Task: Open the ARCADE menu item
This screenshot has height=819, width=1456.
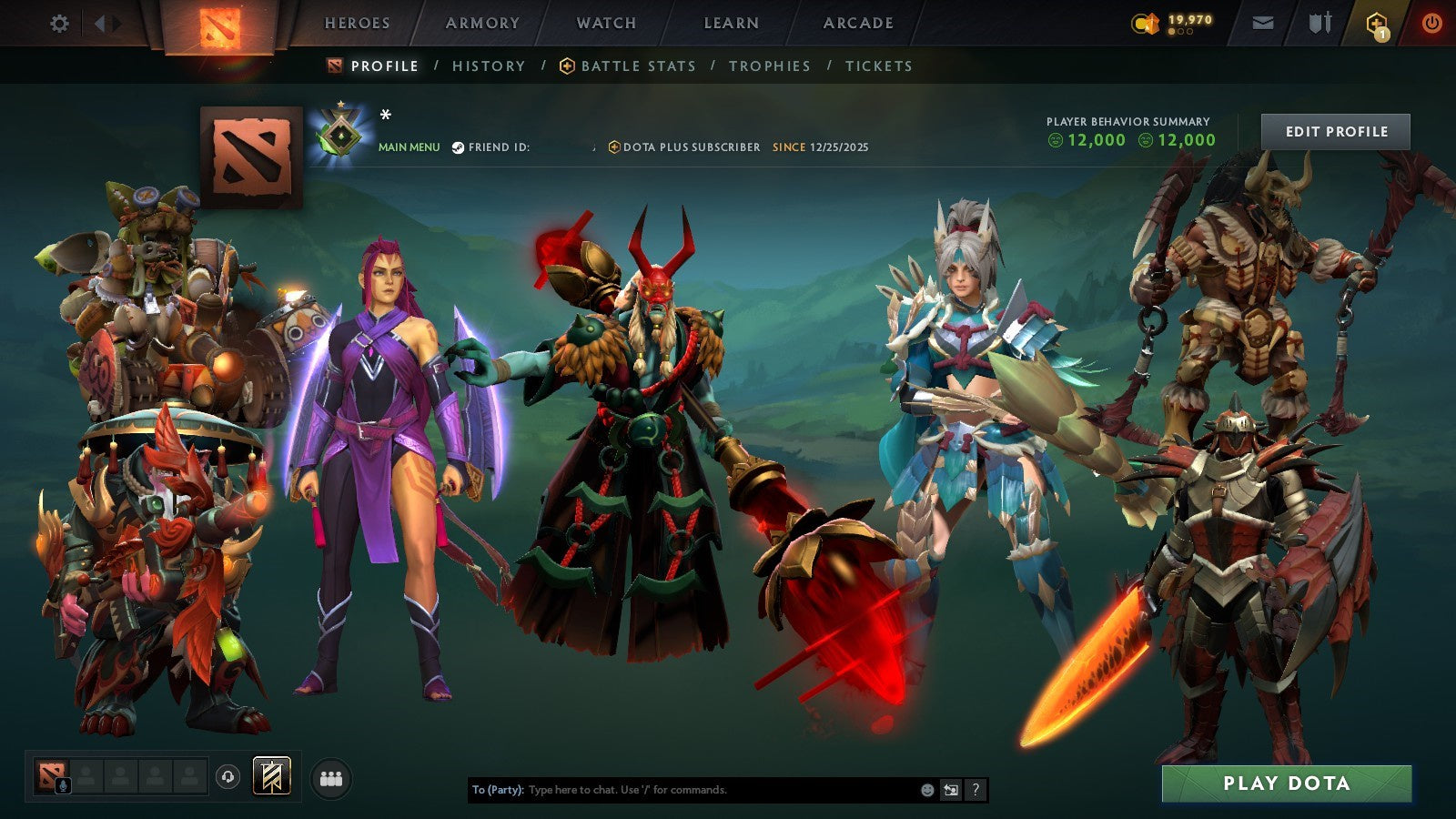Action: point(858,24)
